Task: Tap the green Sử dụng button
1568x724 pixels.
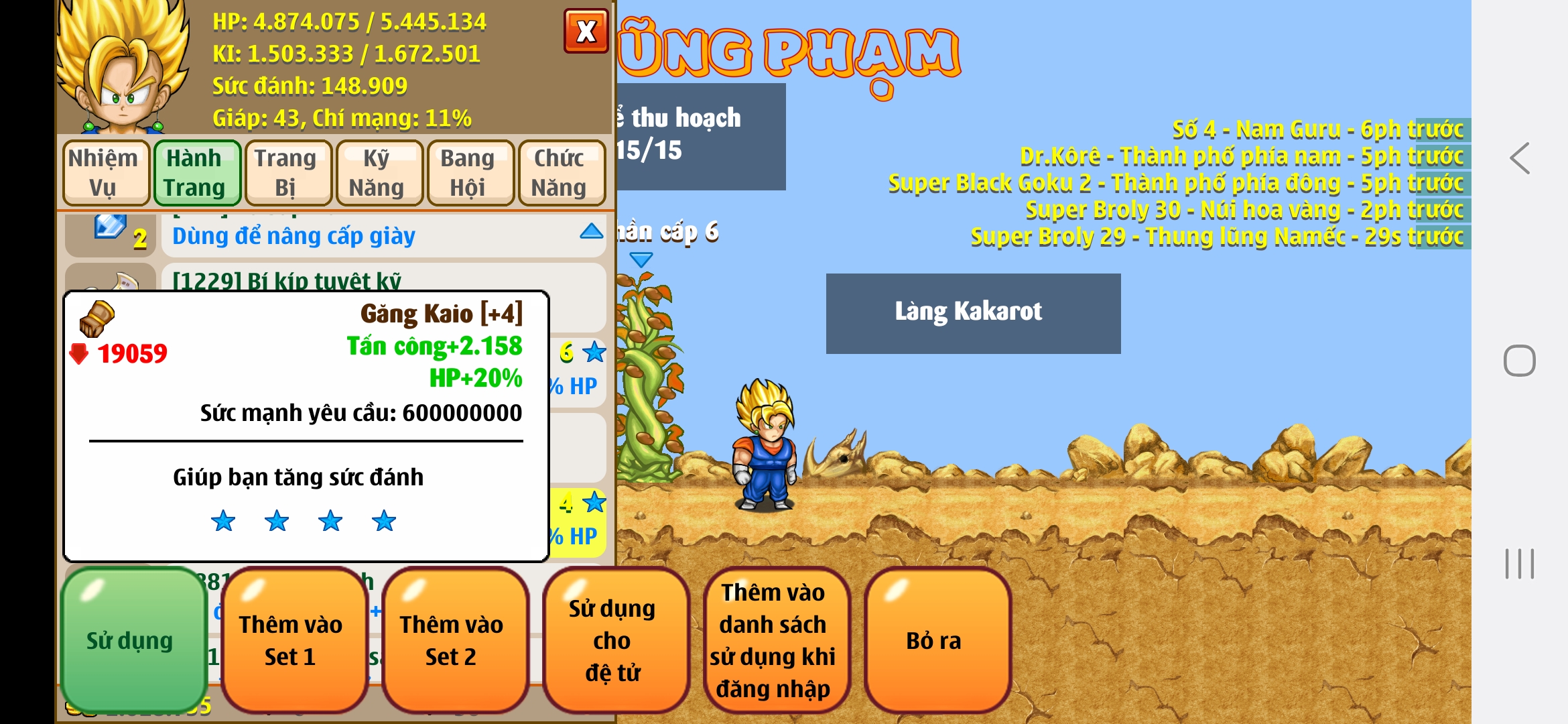Action: 131,640
